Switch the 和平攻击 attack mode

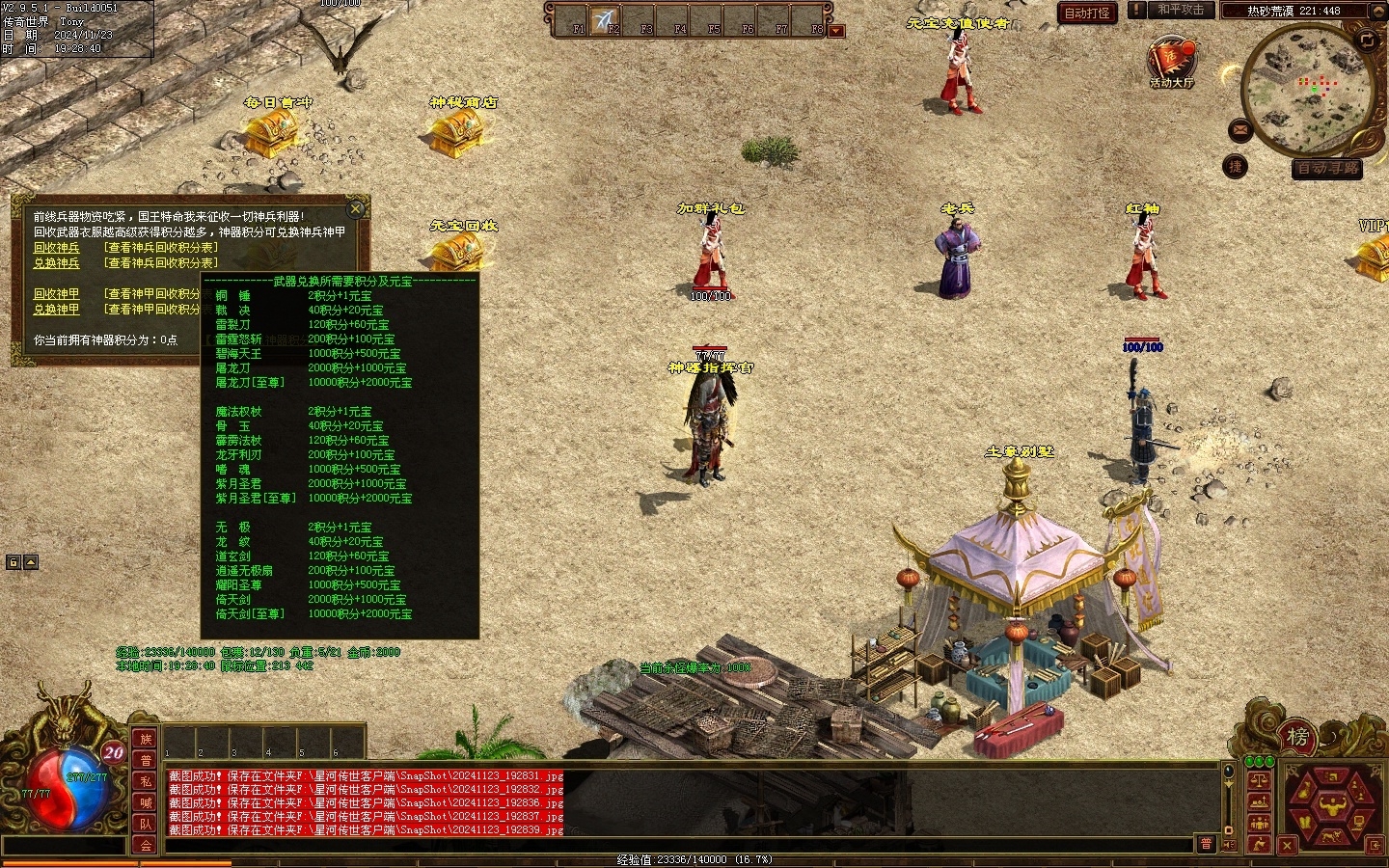1181,10
